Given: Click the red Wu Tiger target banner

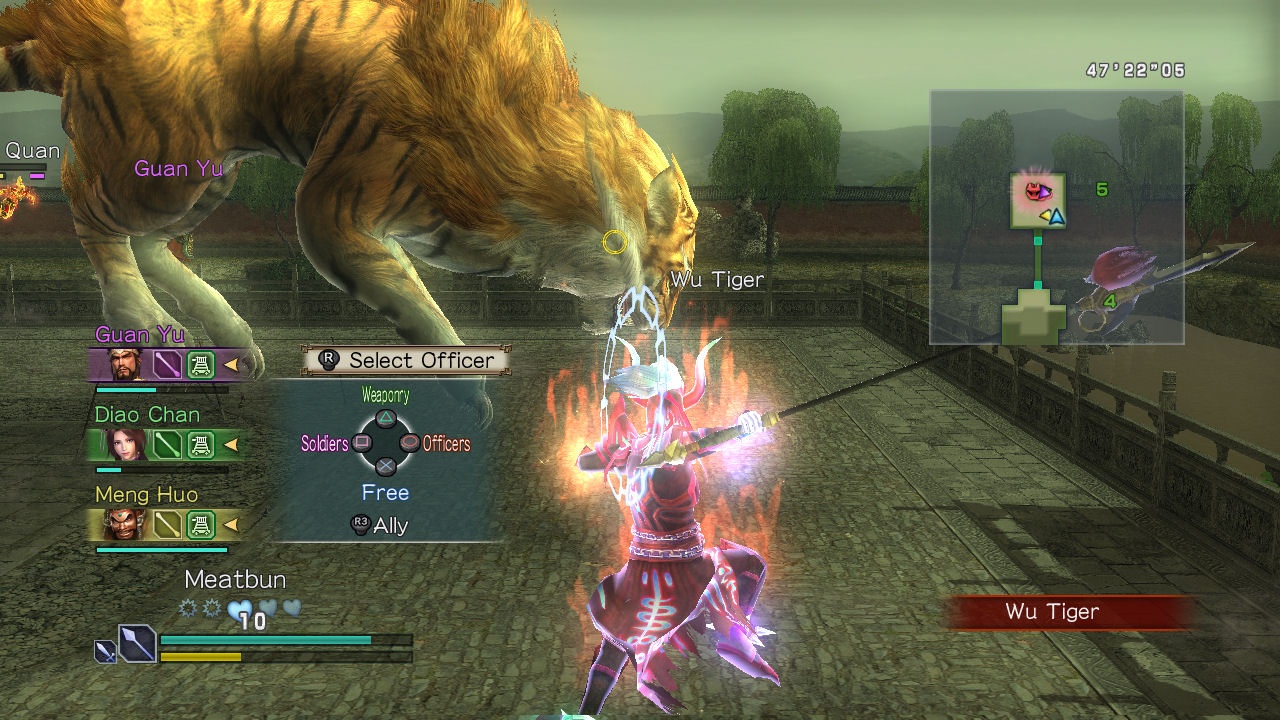Looking at the screenshot, I should (x=1069, y=612).
